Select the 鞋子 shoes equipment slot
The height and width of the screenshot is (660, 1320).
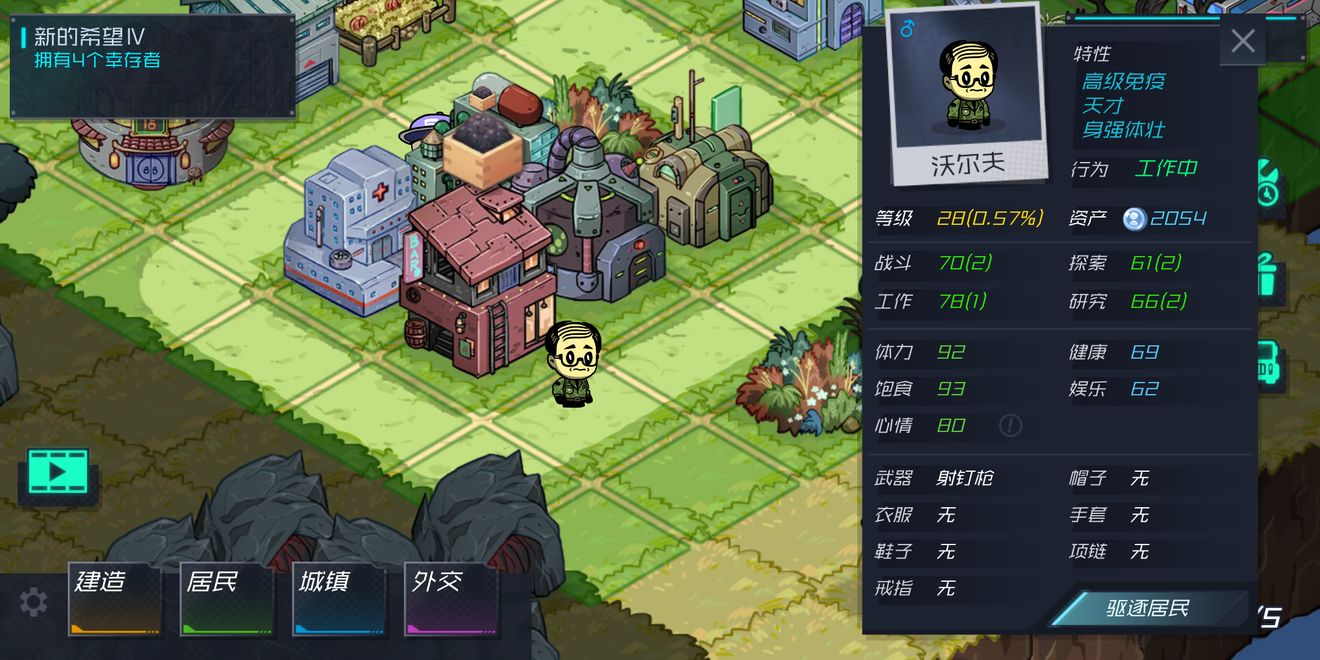click(x=945, y=552)
